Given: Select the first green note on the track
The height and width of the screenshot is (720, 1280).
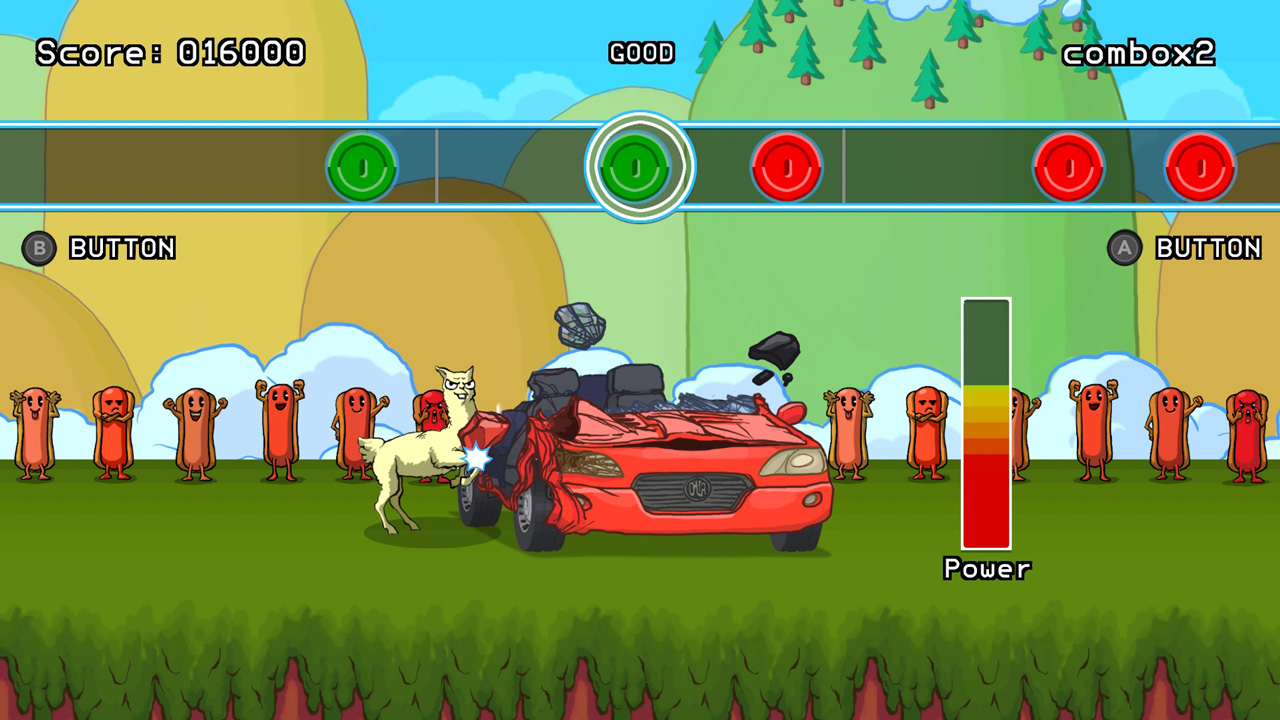Looking at the screenshot, I should click(x=362, y=166).
